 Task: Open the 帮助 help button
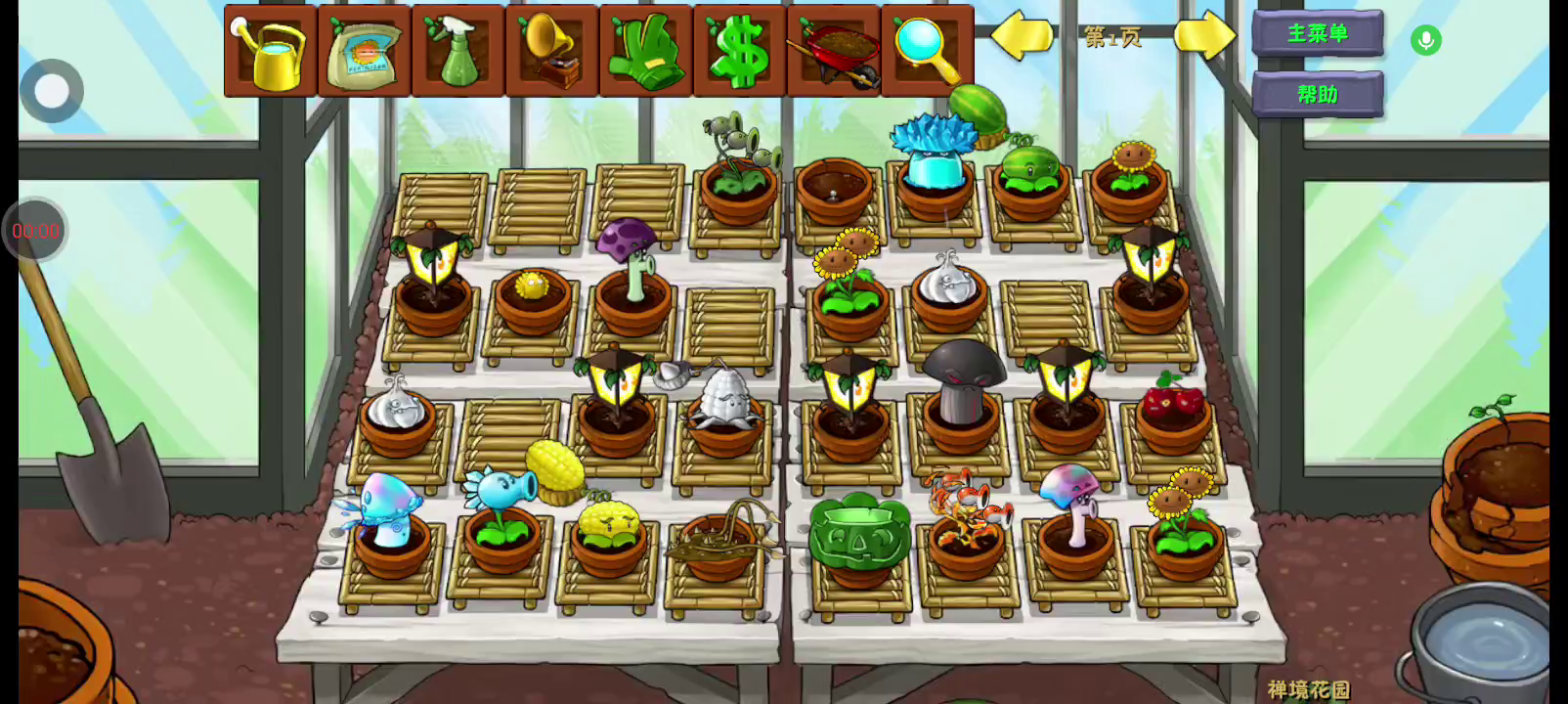point(1317,95)
